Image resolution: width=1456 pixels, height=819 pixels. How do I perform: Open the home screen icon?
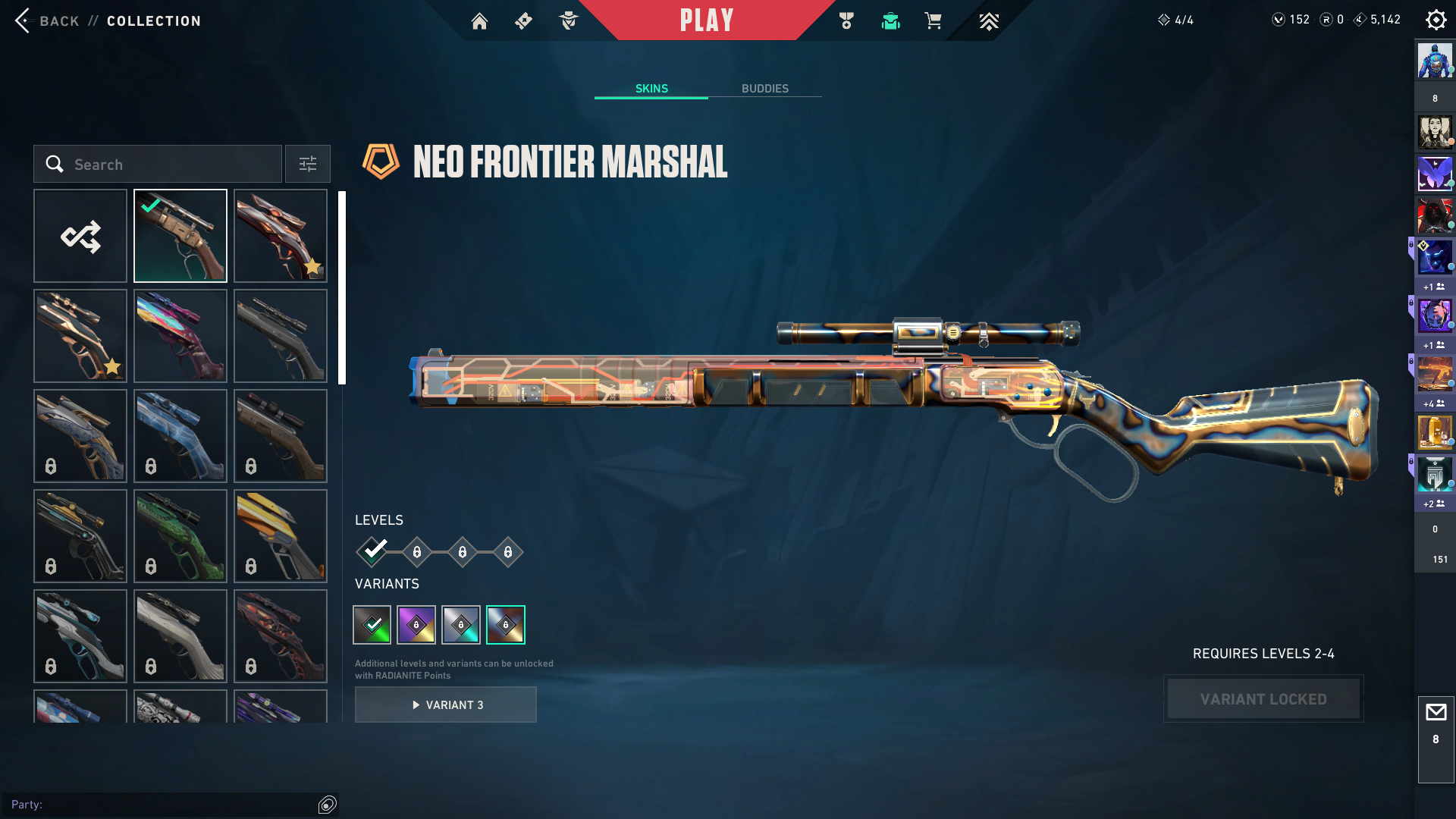pyautogui.click(x=479, y=21)
